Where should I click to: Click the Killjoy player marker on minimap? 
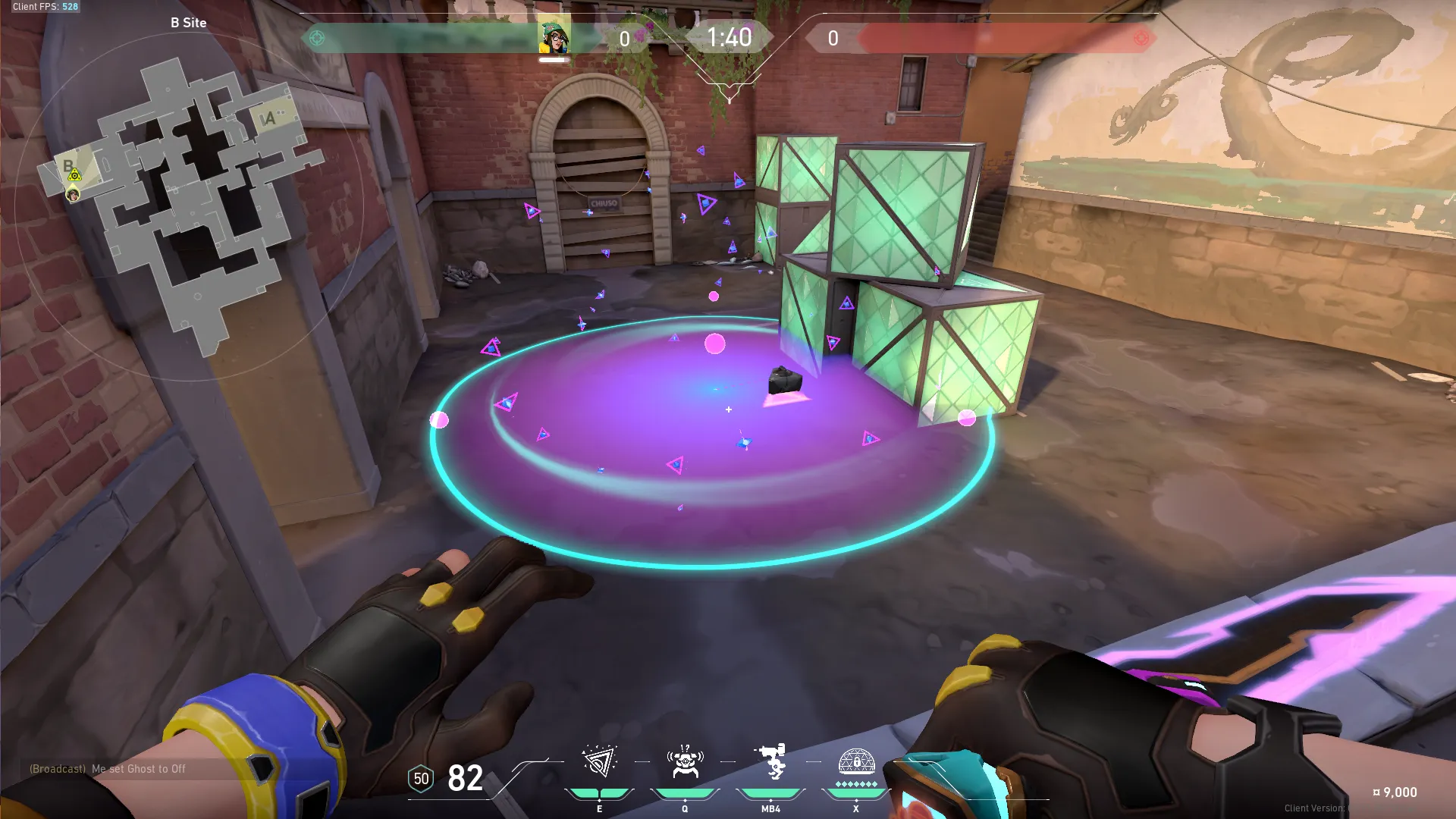point(74,195)
